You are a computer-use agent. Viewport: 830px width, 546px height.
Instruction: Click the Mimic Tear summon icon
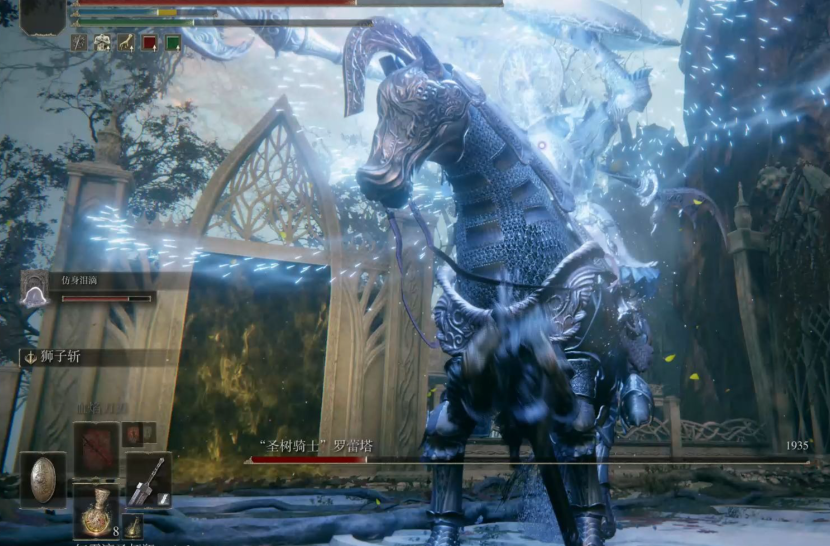click(x=35, y=288)
